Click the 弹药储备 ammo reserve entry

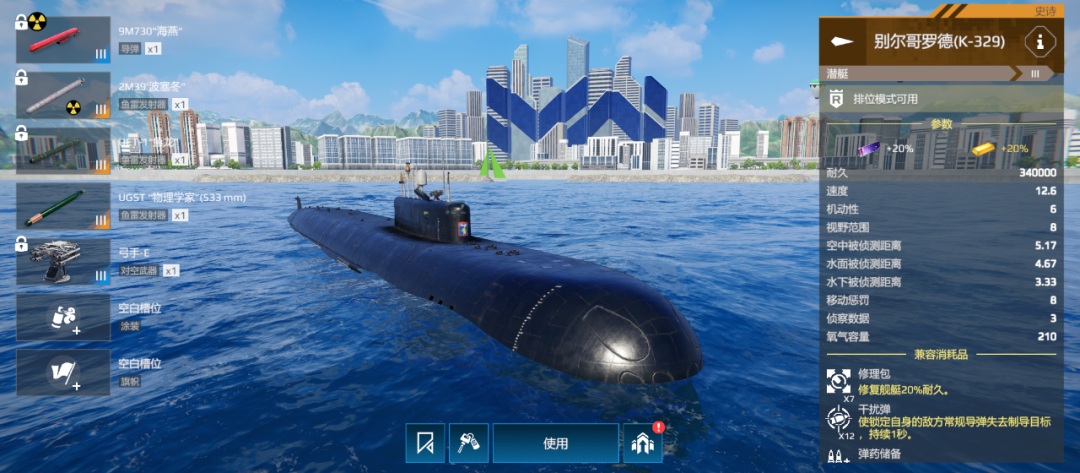[x=872, y=454]
